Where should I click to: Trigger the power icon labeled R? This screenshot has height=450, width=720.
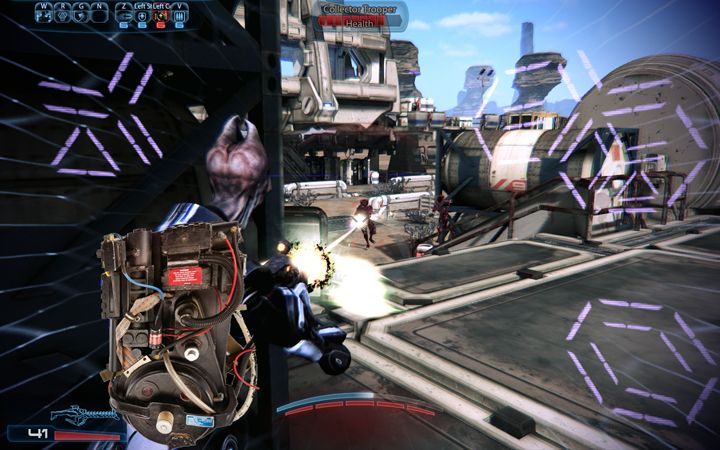point(62,16)
